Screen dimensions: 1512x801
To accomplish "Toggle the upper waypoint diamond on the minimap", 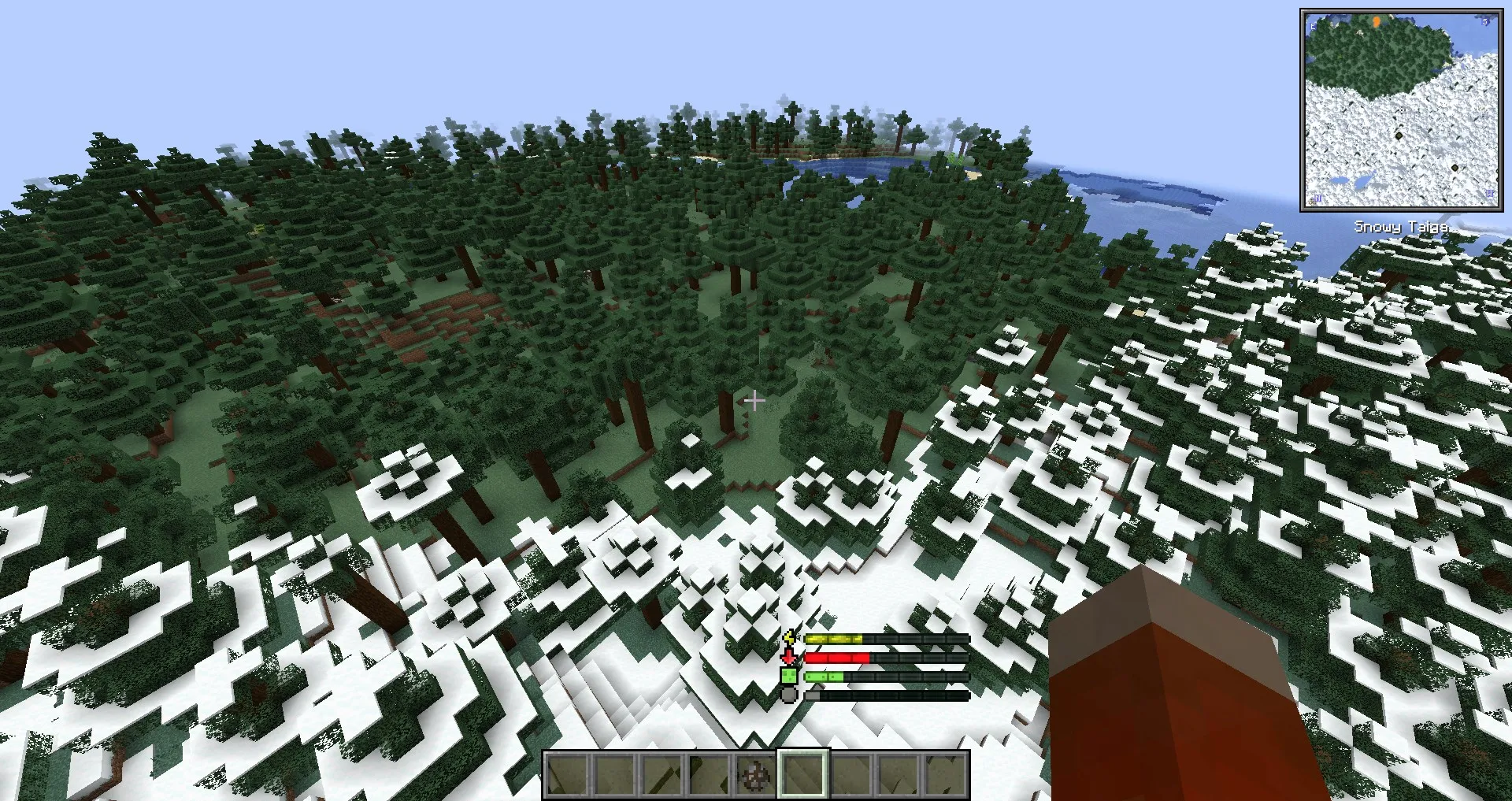I will 1399,136.
